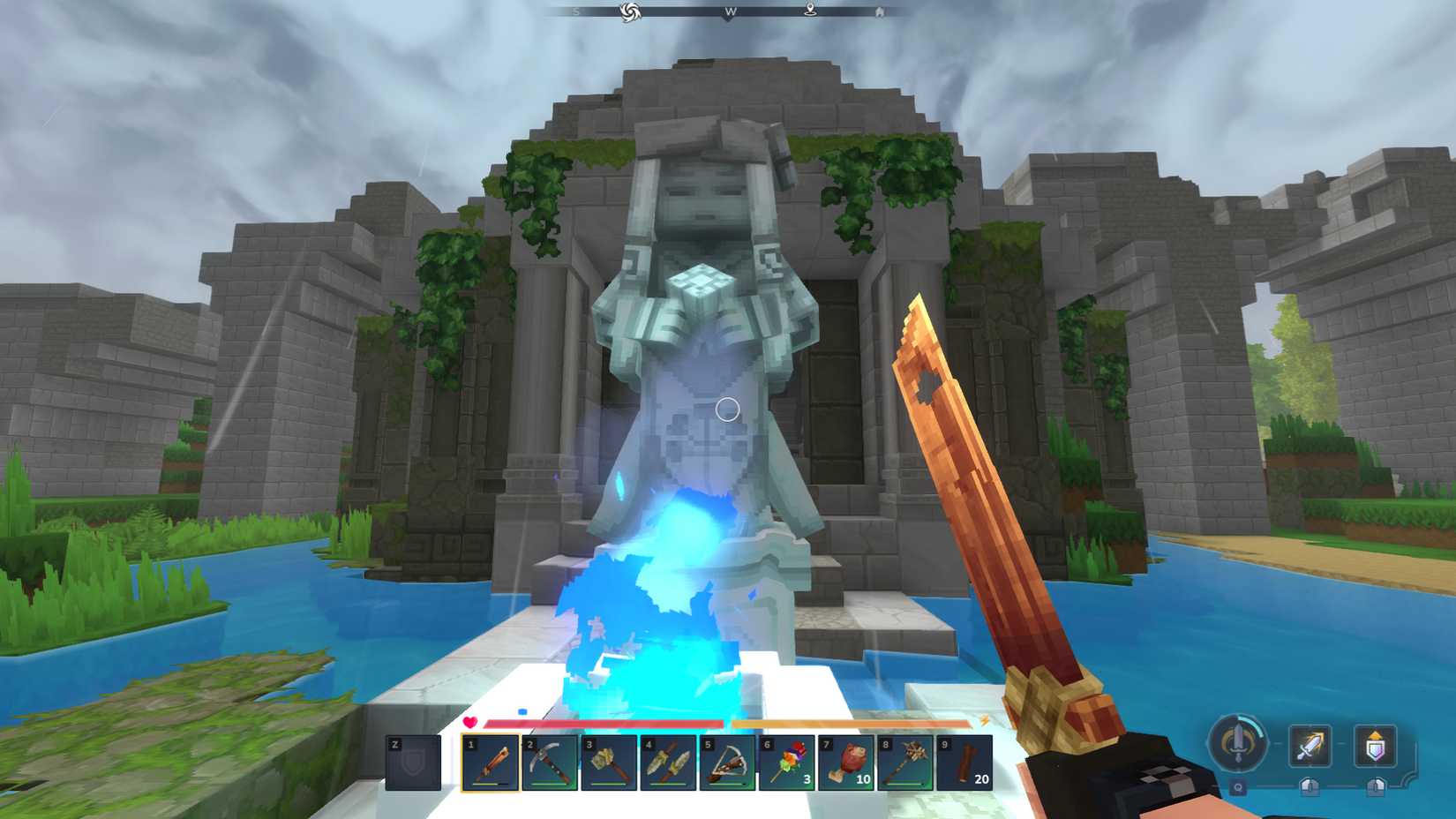Click the swirl portal icon on the compass bar

(629, 12)
